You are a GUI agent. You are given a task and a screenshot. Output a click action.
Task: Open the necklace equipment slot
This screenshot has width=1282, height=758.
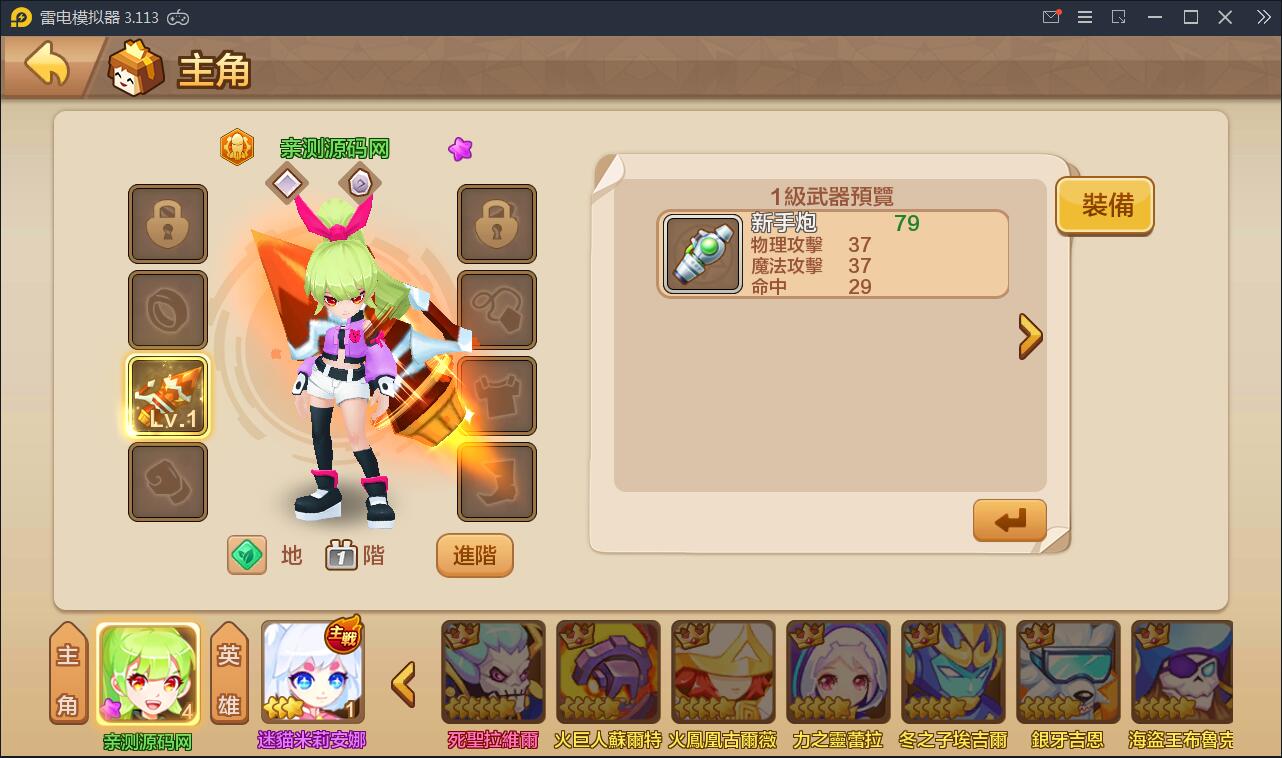[x=497, y=310]
